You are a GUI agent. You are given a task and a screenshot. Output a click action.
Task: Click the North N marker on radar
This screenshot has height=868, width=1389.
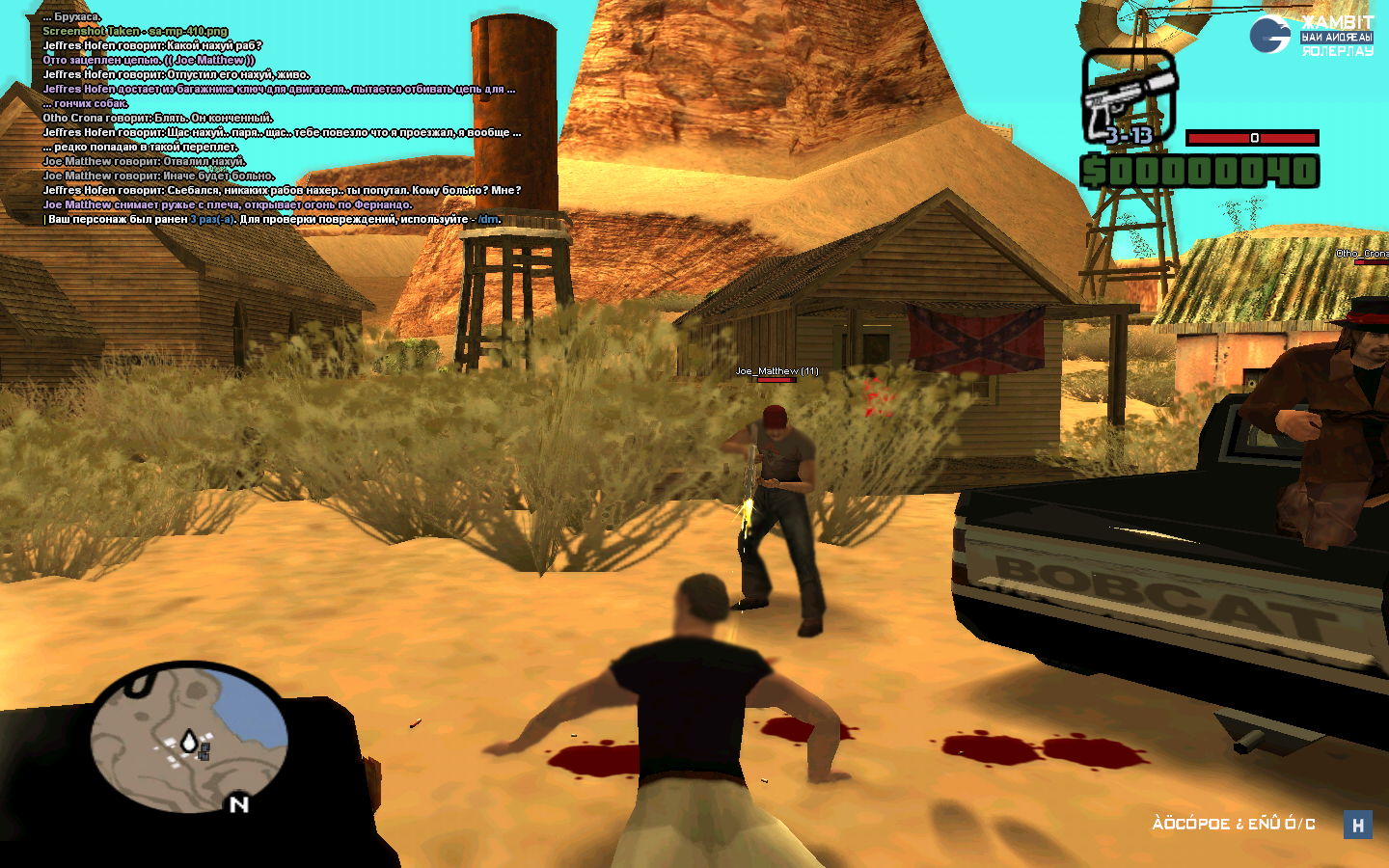tap(239, 803)
